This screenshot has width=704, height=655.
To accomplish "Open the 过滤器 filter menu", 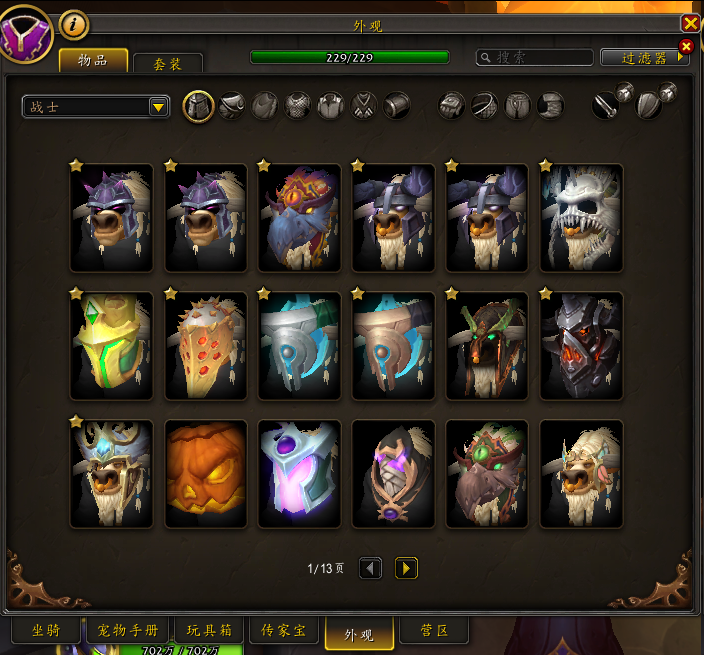I will point(645,58).
